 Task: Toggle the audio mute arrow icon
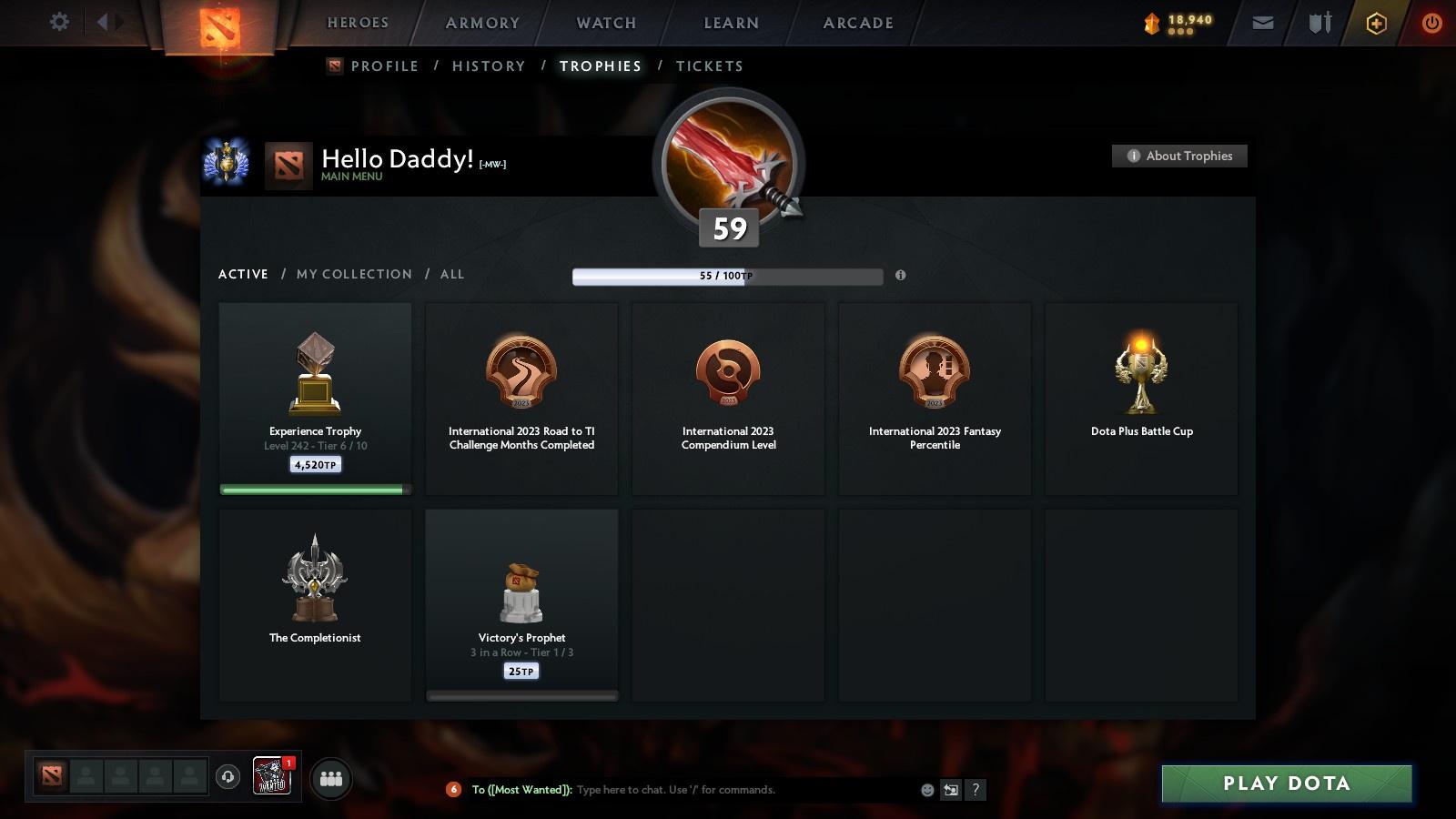pyautogui.click(x=103, y=20)
